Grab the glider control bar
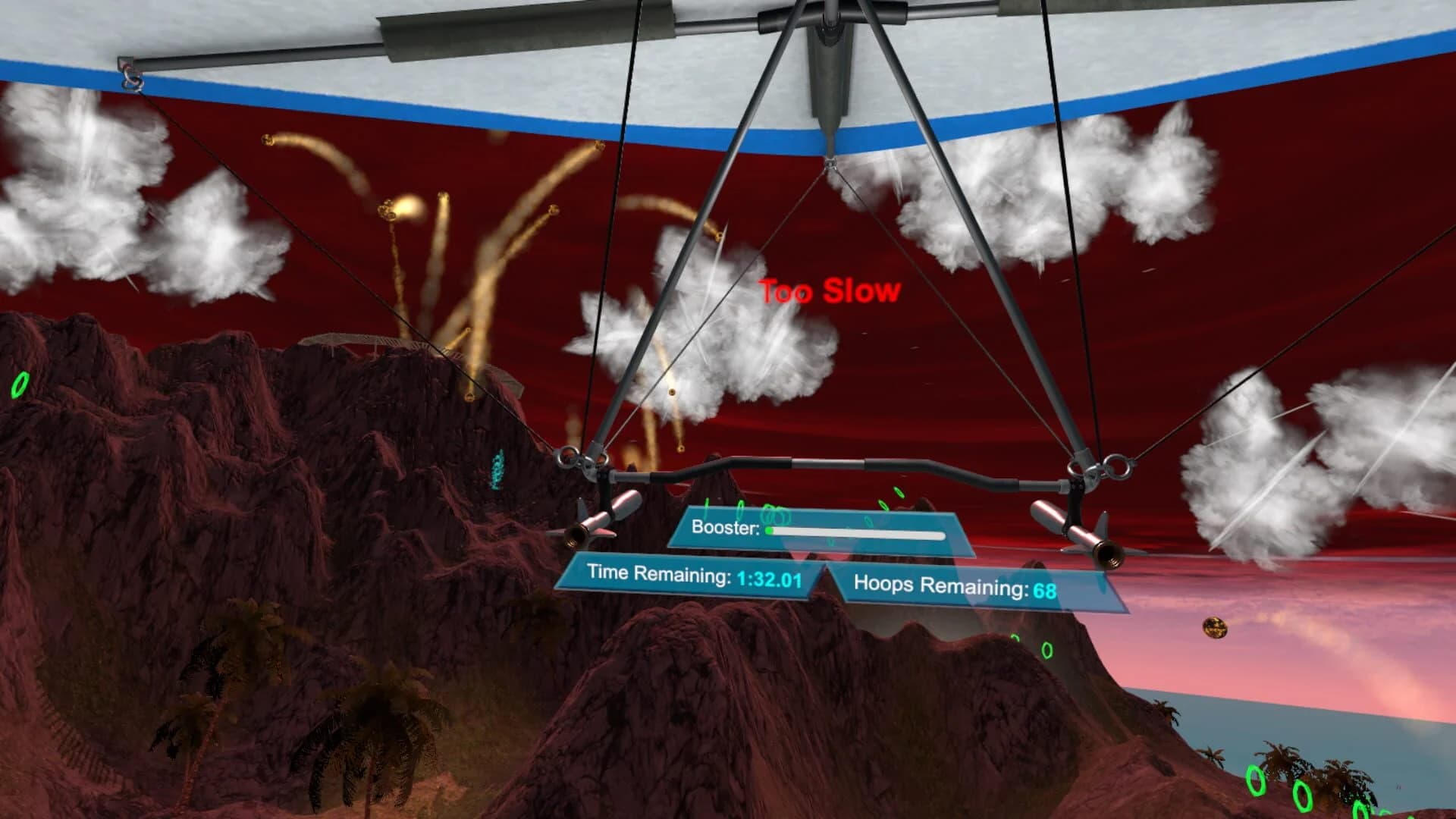The width and height of the screenshot is (1456, 819). tap(827, 464)
